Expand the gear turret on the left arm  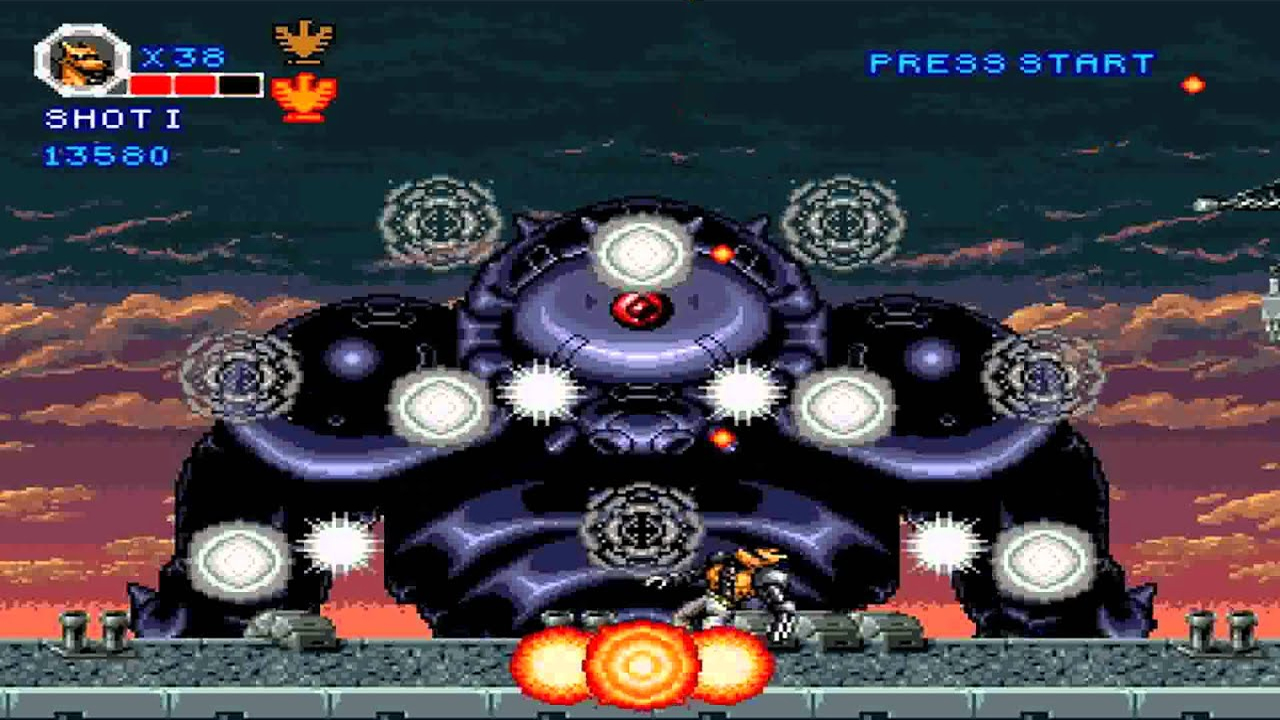[x=240, y=380]
